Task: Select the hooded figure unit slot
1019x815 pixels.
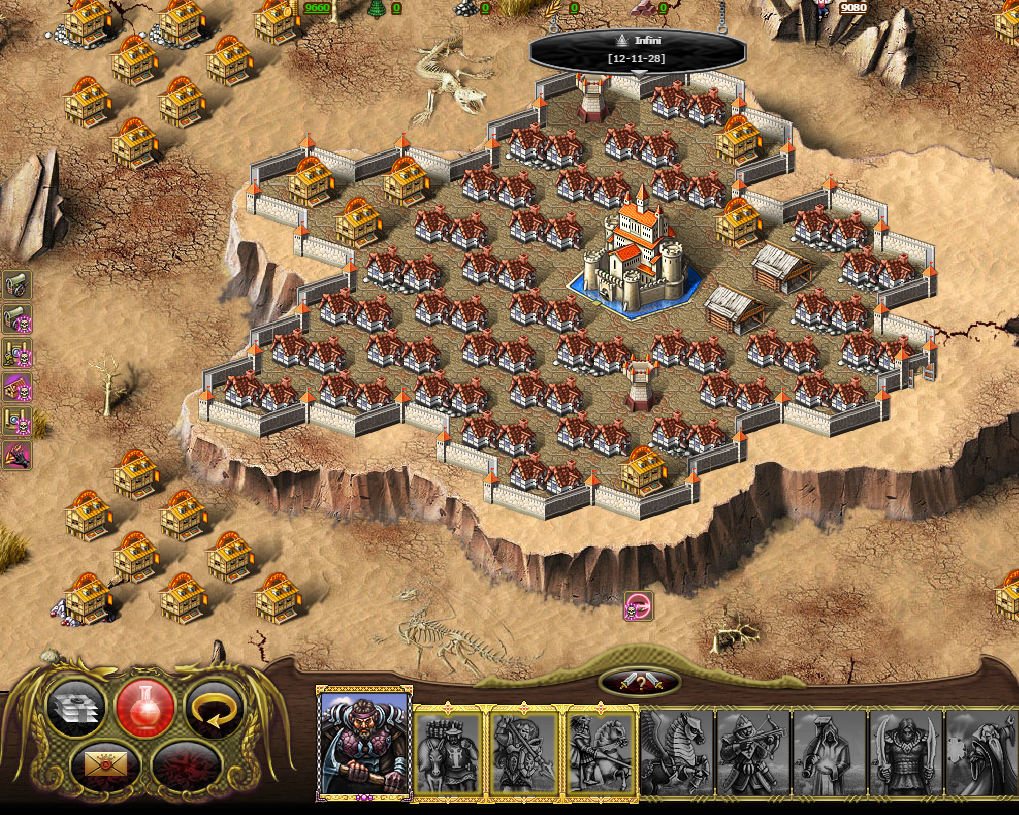Action: [829, 752]
